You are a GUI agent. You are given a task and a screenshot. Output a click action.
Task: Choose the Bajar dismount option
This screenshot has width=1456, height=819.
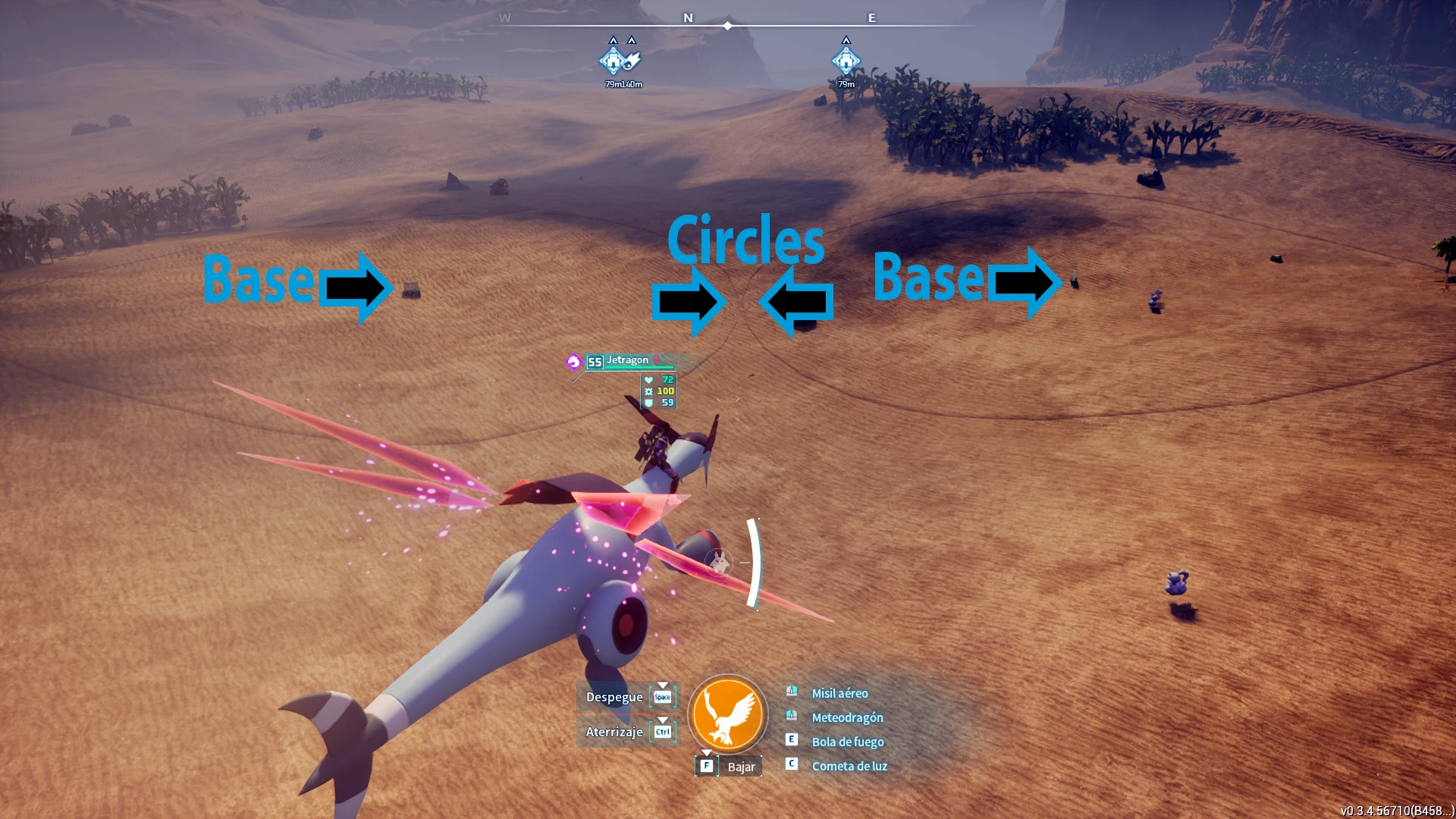[x=740, y=767]
